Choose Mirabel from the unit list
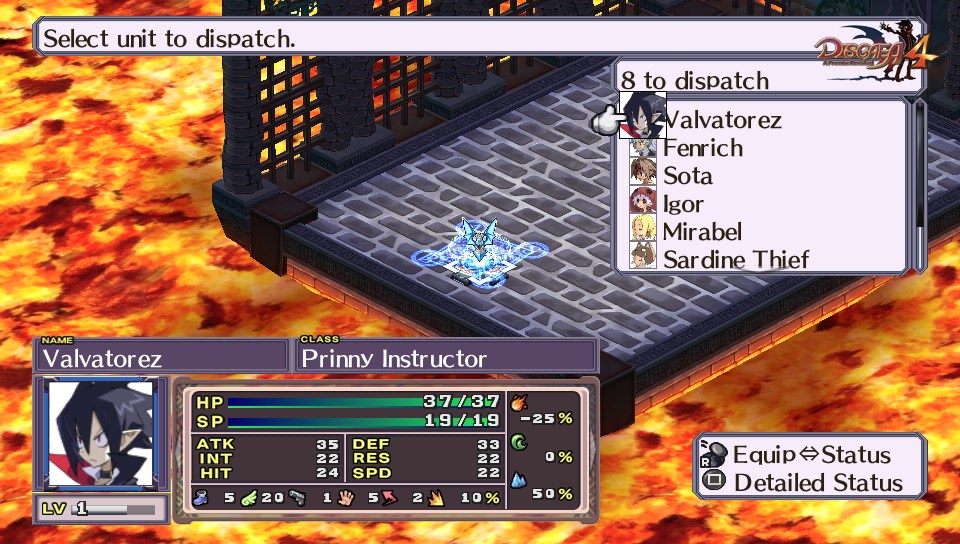 (x=702, y=232)
